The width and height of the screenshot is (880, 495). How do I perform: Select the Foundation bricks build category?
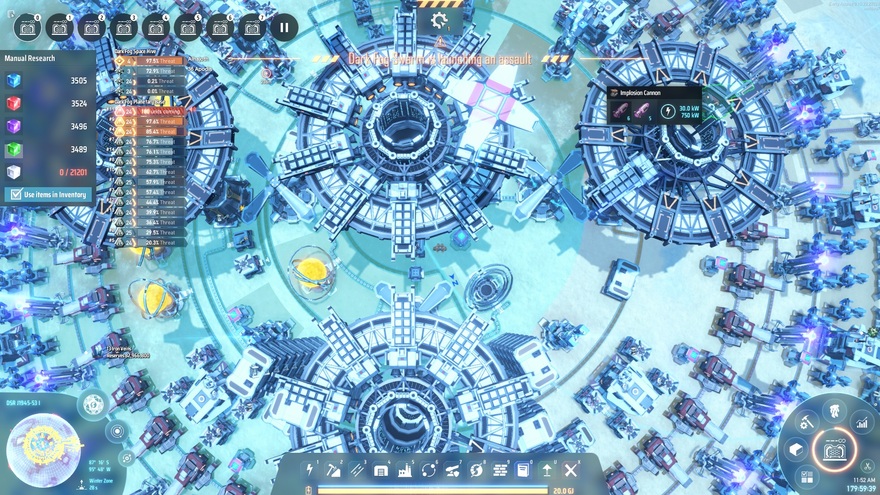point(500,470)
